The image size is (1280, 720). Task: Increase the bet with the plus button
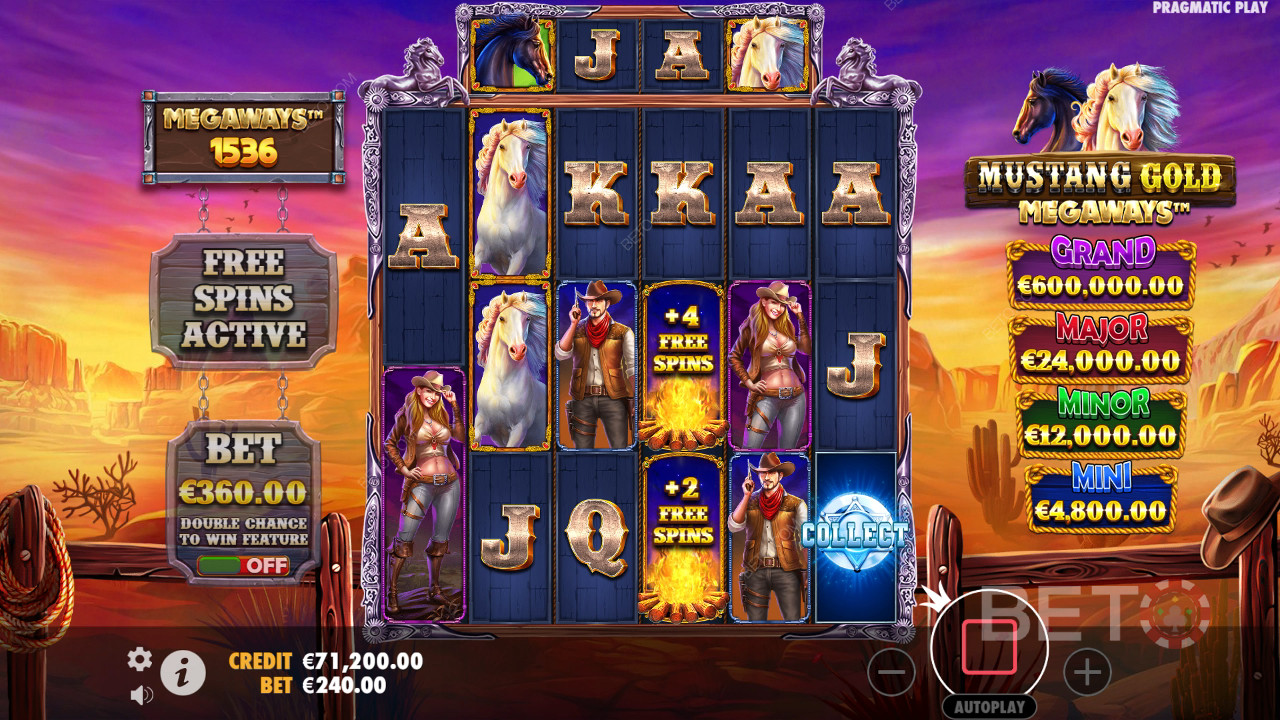1087,672
